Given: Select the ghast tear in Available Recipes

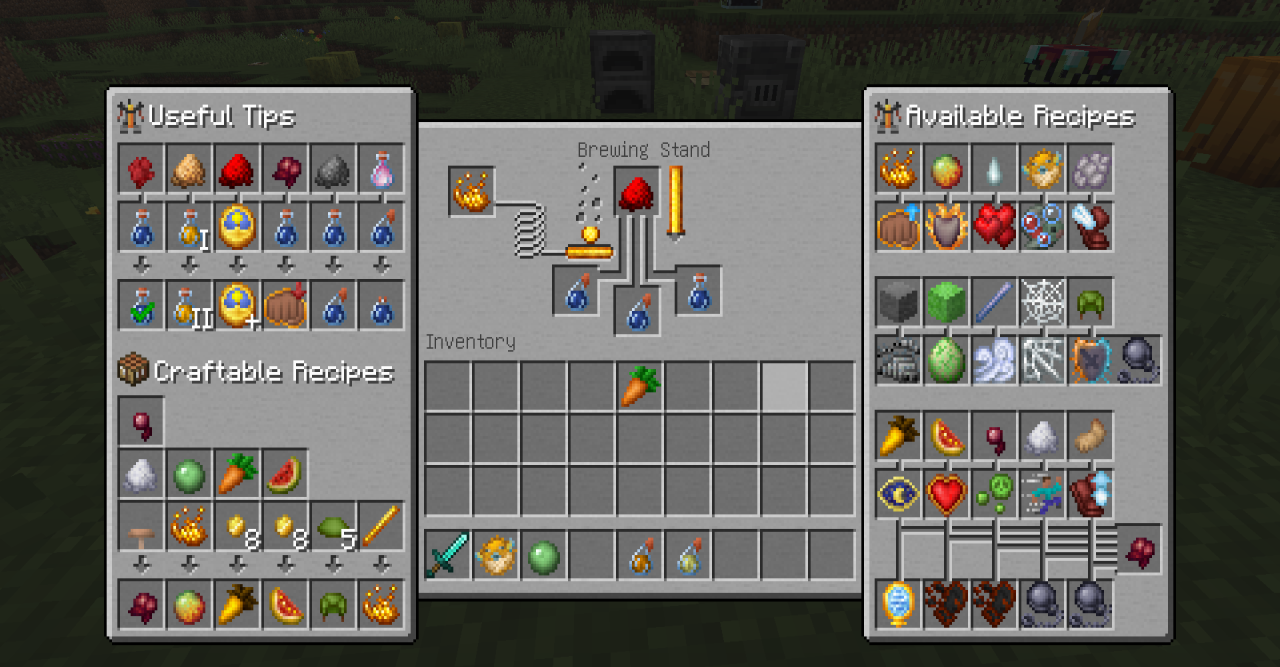Looking at the screenshot, I should pos(994,169).
